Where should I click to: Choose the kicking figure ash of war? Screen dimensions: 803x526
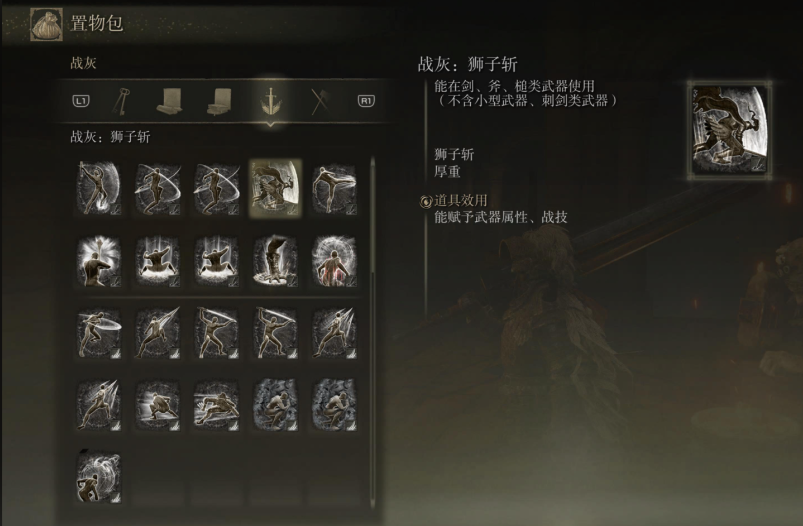tap(333, 187)
